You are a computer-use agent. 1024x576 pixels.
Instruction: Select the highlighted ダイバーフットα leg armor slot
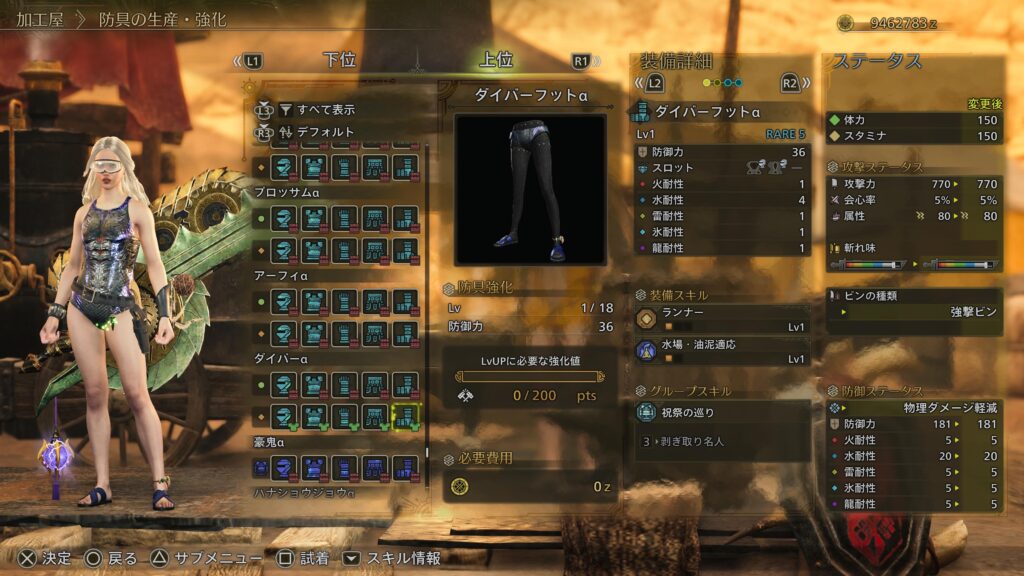click(405, 414)
